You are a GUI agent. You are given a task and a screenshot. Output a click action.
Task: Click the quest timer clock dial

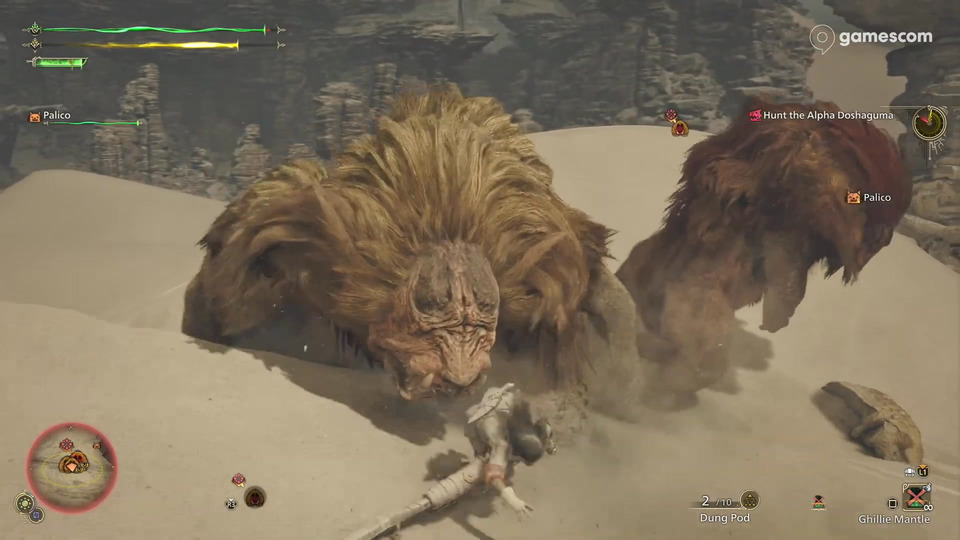coord(929,122)
